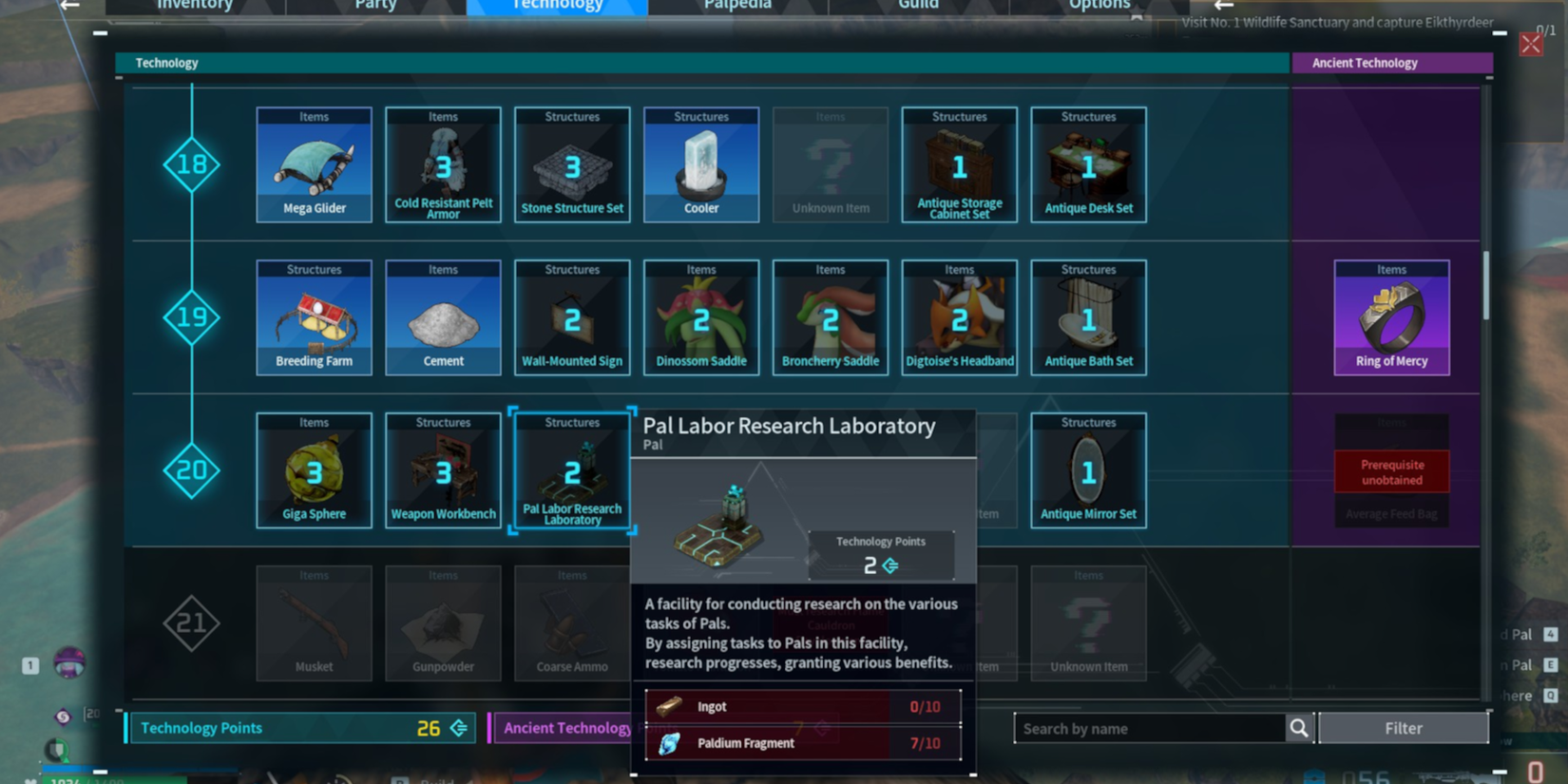Image resolution: width=1568 pixels, height=784 pixels.
Task: Select the Cooler structure
Action: [x=700, y=164]
